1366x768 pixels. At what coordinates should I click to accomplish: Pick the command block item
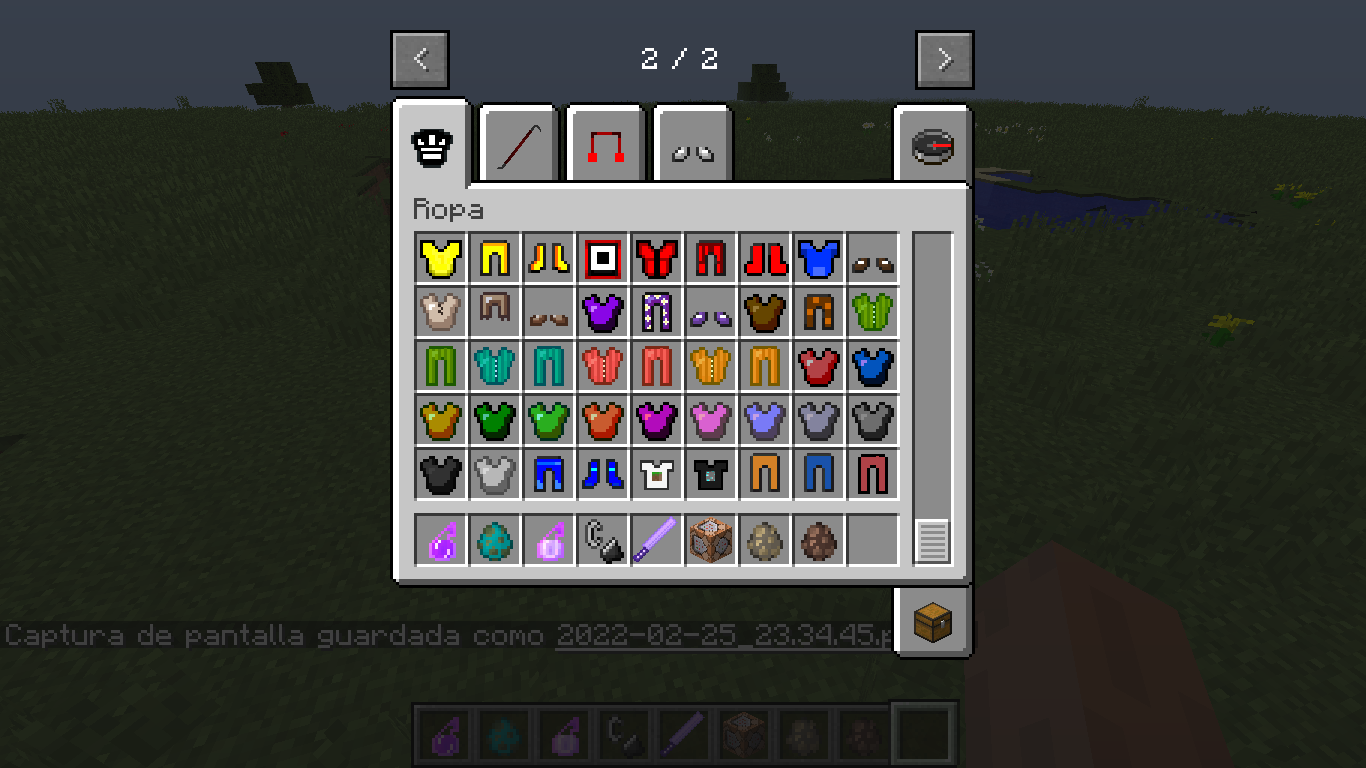coord(711,540)
